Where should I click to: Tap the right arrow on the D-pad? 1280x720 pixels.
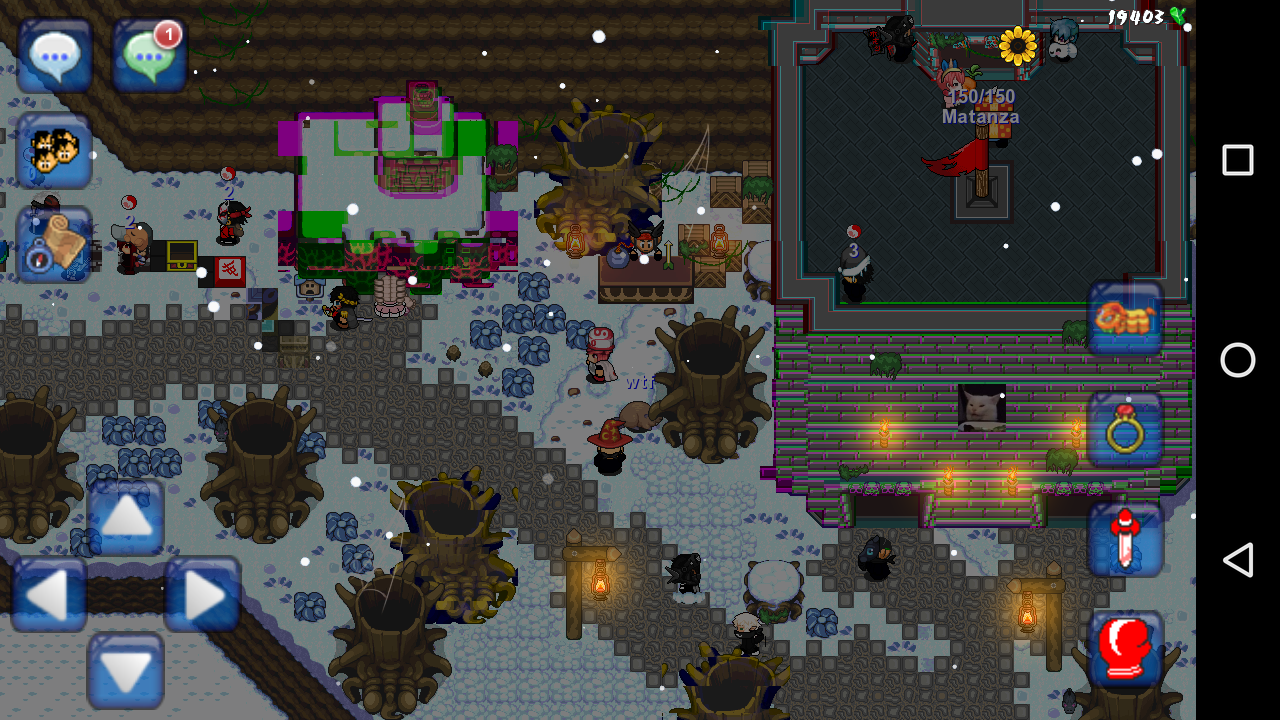pyautogui.click(x=202, y=595)
